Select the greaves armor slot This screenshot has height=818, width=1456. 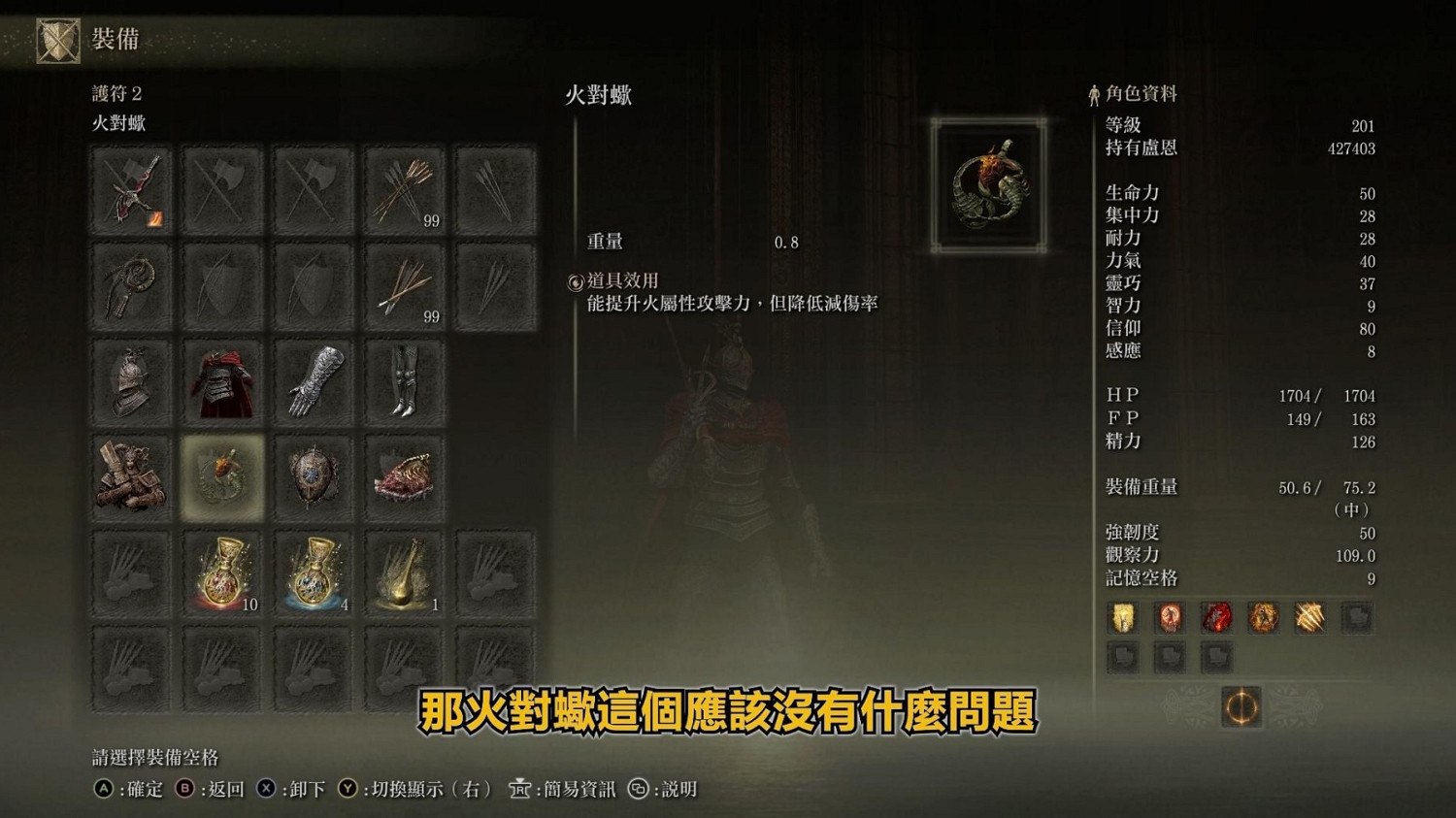405,379
